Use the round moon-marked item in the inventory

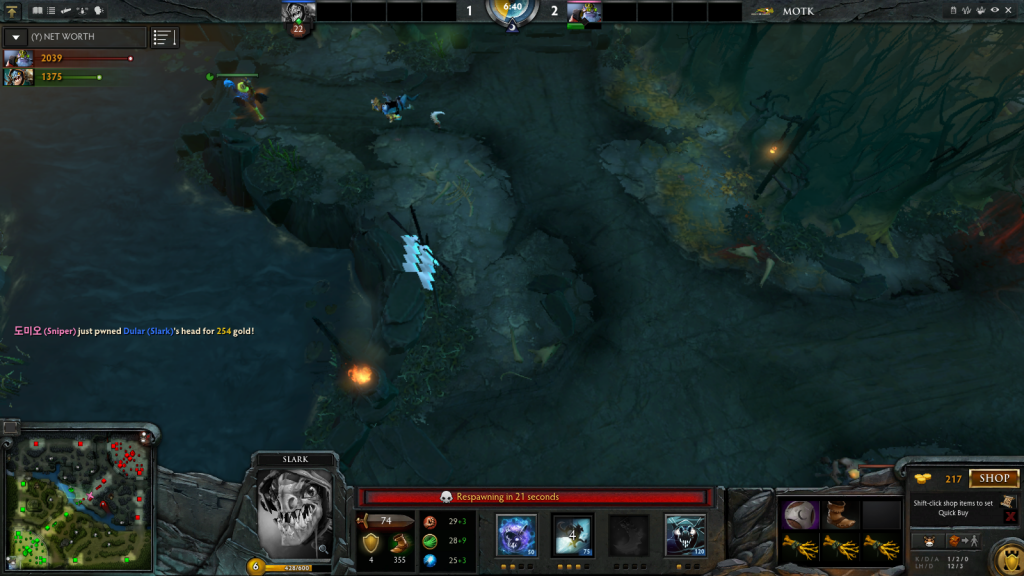click(800, 514)
